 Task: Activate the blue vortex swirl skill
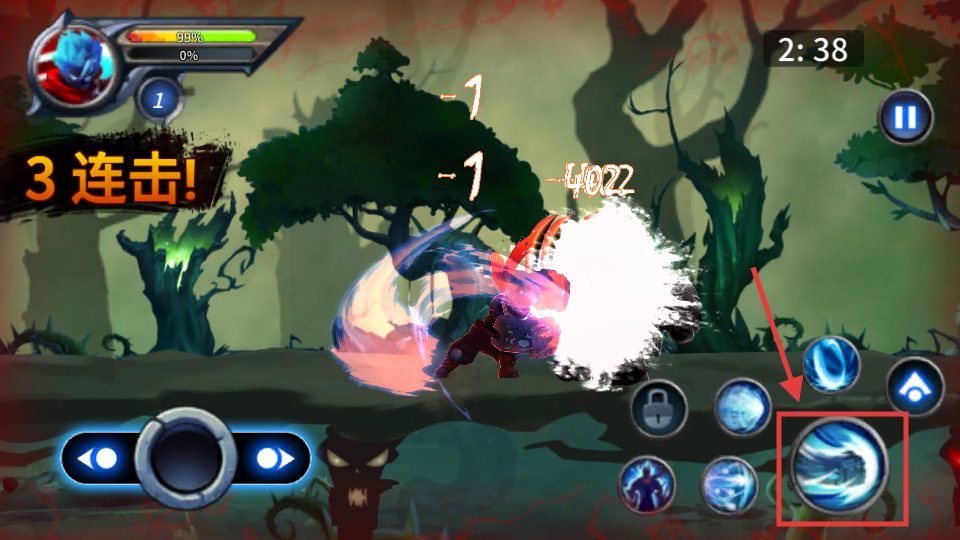[x=831, y=364]
